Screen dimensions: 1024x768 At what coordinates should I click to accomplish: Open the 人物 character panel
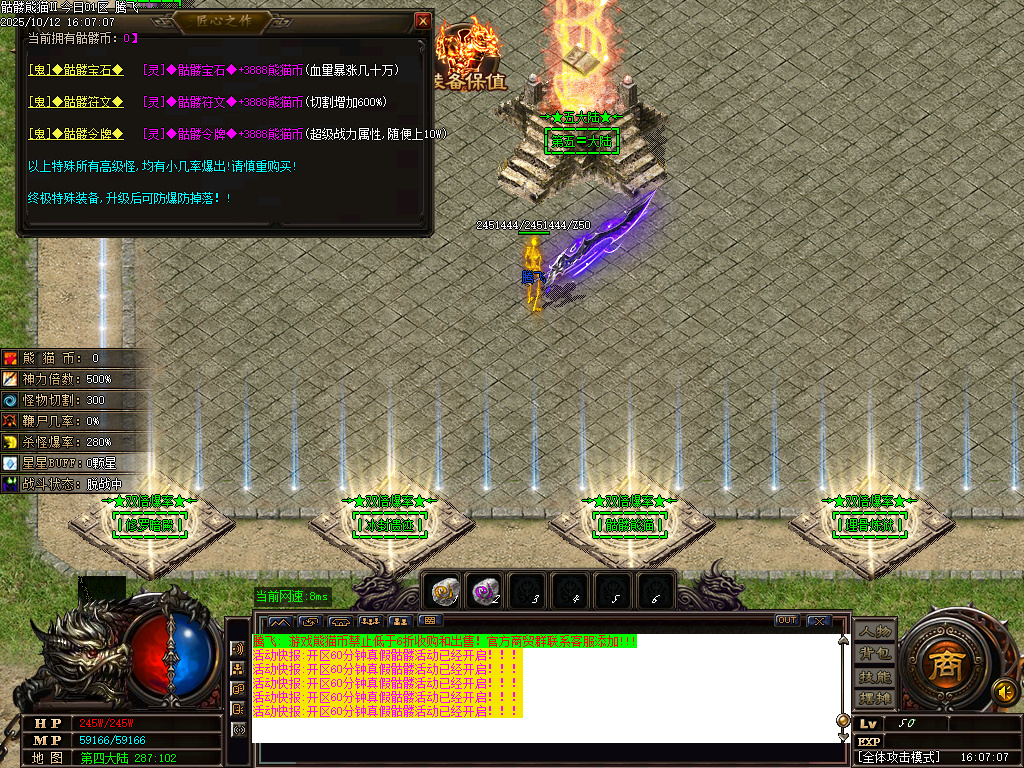(x=875, y=631)
